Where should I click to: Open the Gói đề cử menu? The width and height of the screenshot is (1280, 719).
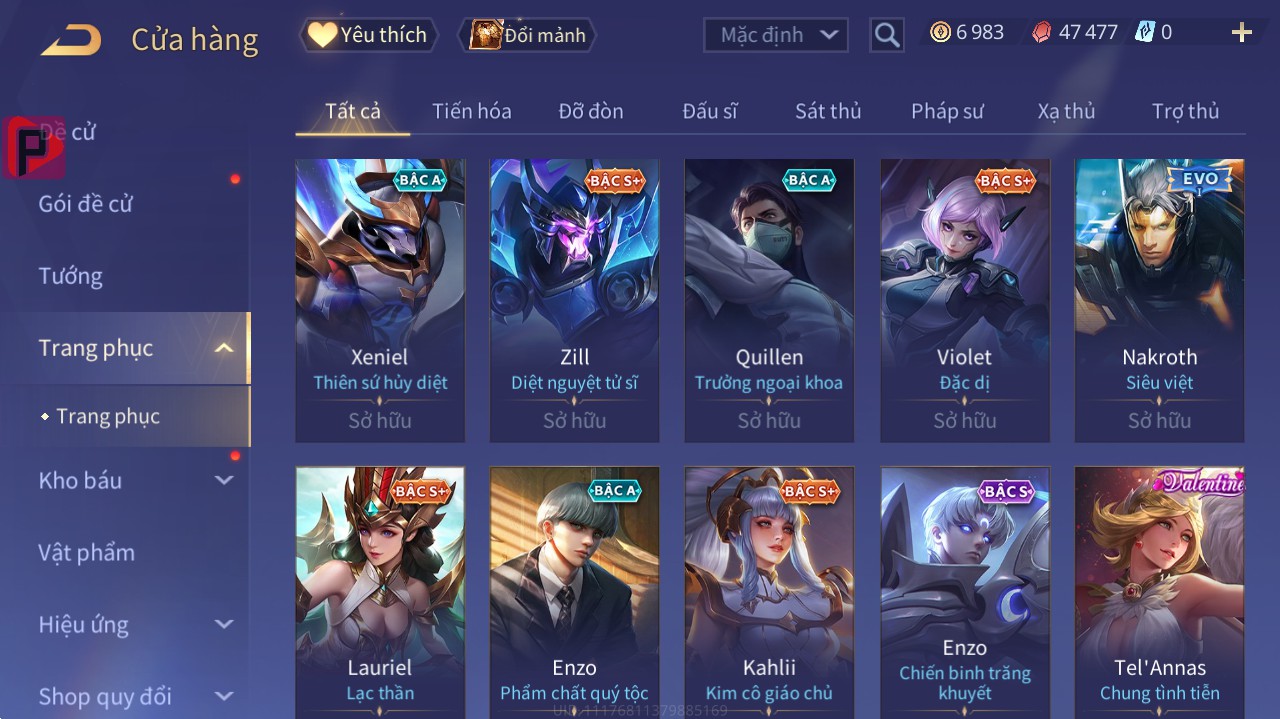(86, 204)
